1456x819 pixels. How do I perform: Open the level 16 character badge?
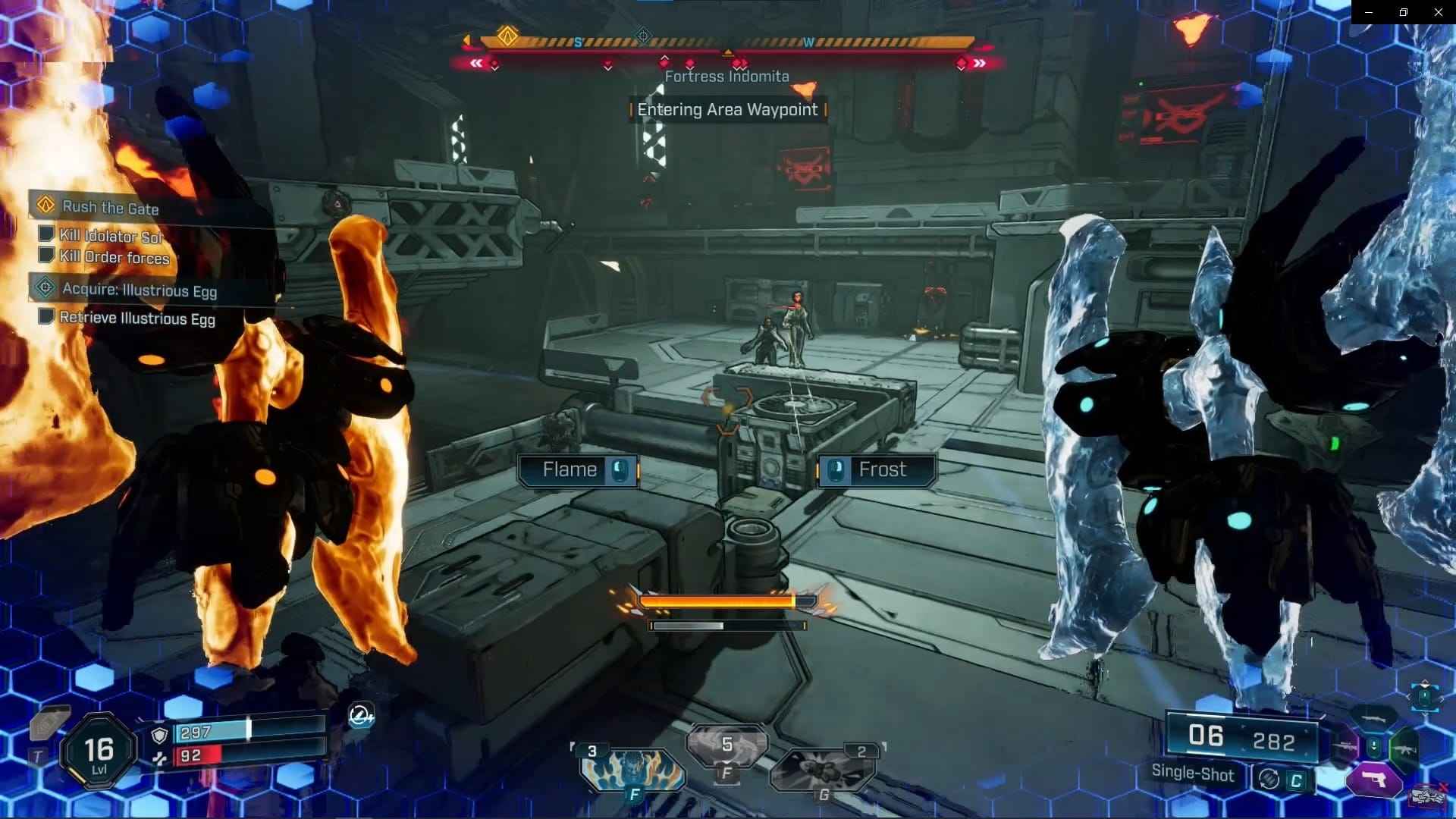[99, 752]
